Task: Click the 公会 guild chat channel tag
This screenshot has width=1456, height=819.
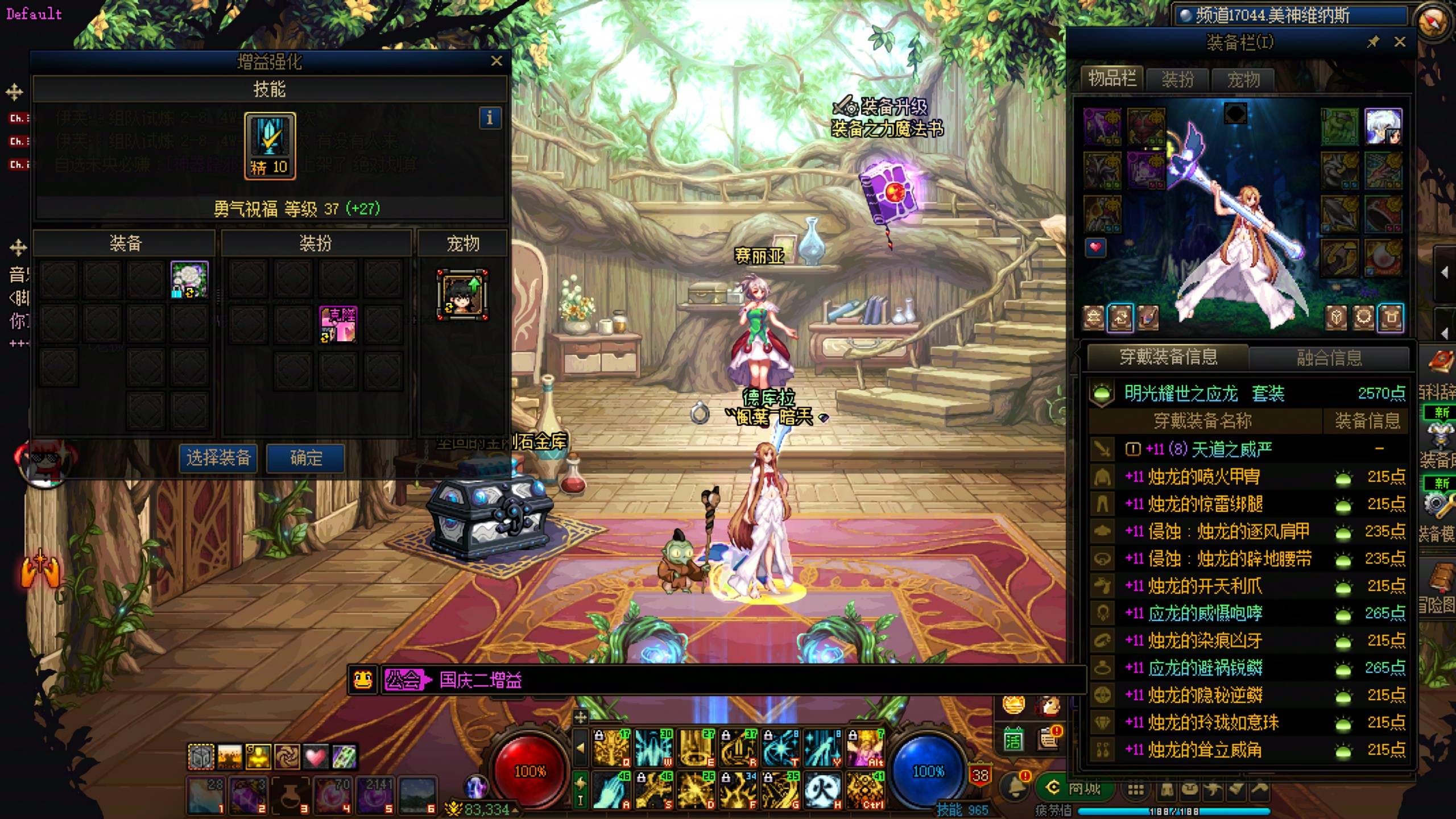Action: pyautogui.click(x=404, y=680)
